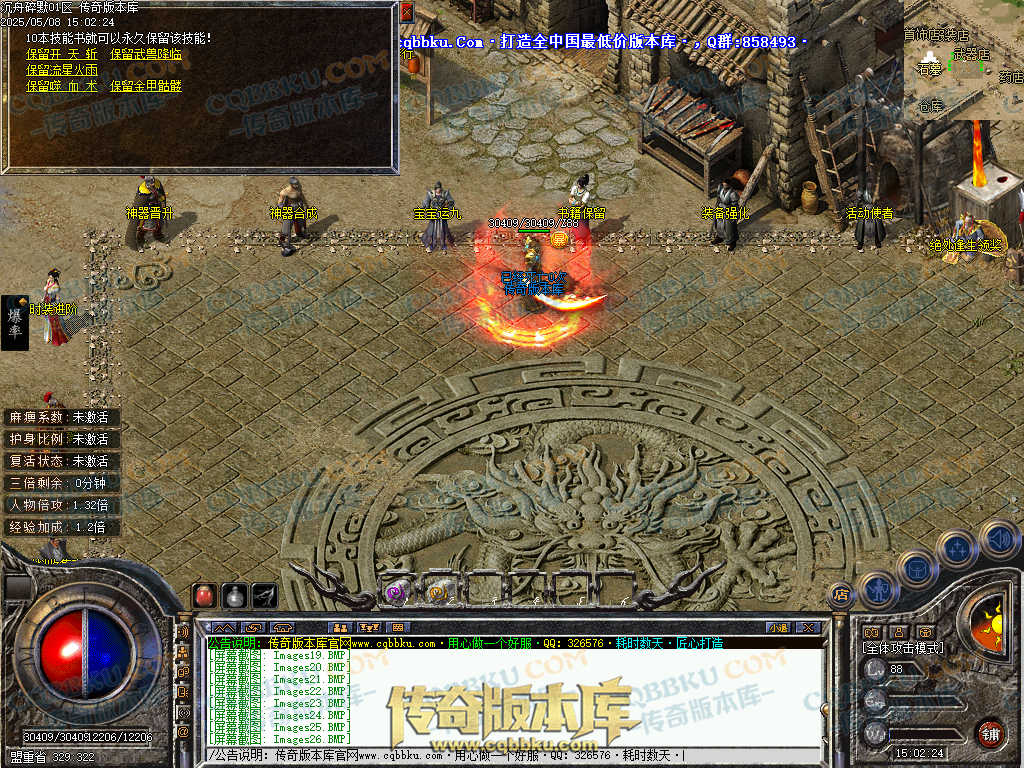Image resolution: width=1024 pixels, height=768 pixels.
Task: Open the 店 shop button
Action: [x=841, y=593]
